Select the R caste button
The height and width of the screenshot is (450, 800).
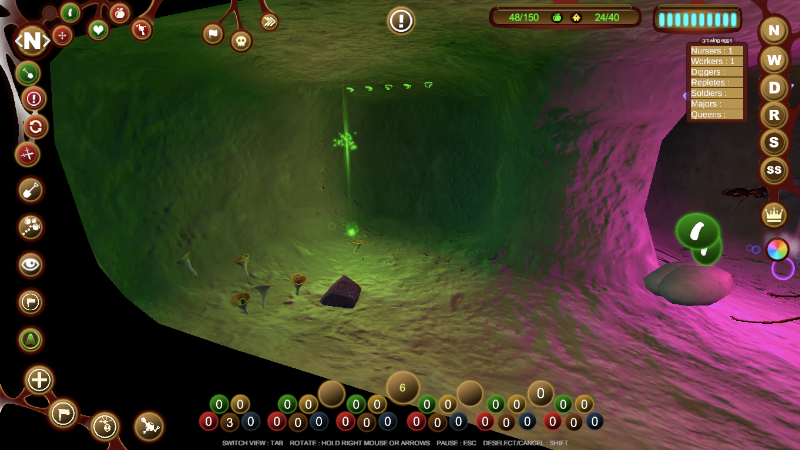click(x=774, y=115)
